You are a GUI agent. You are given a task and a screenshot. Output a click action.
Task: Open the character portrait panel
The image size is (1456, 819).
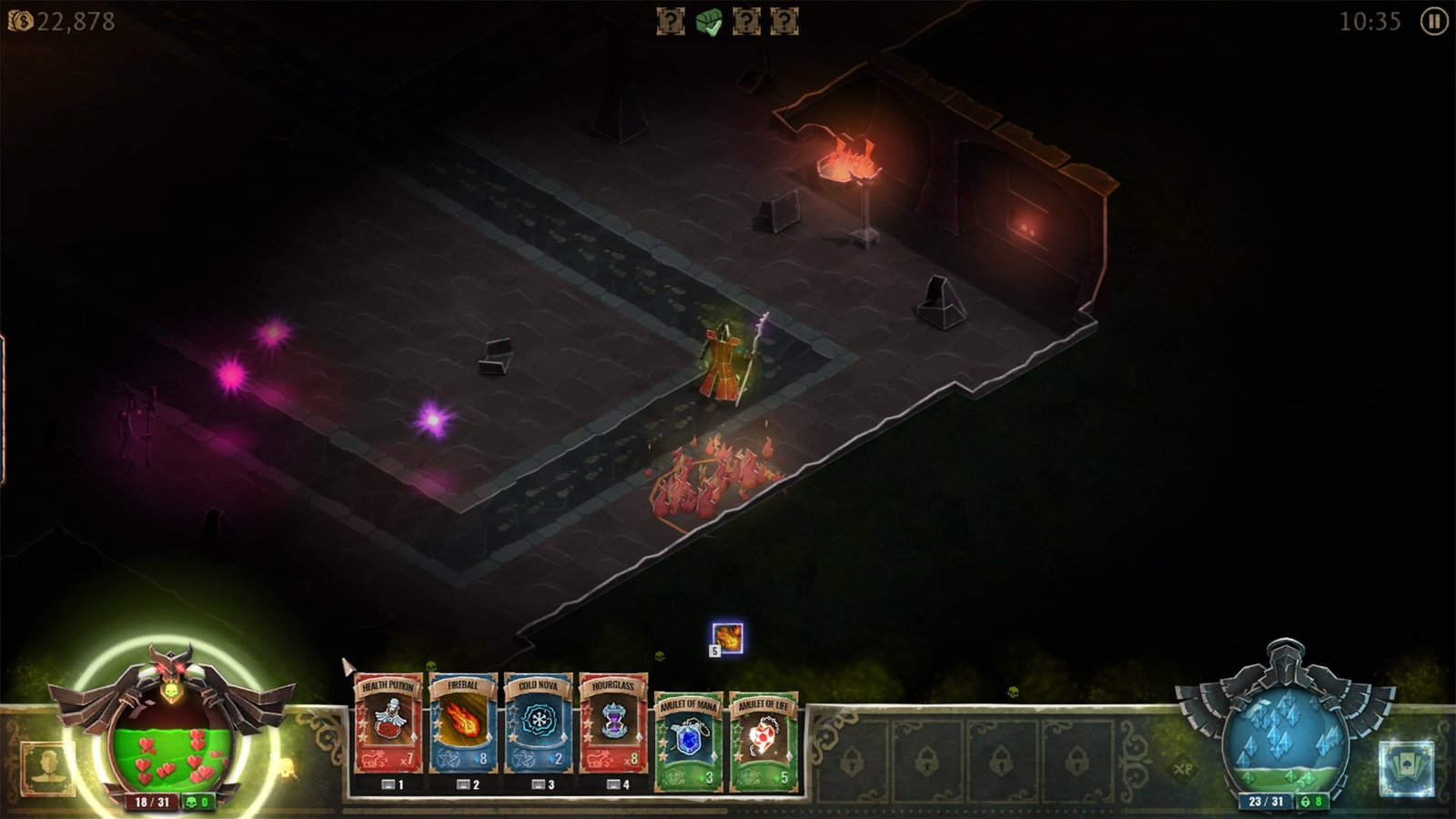[x=47, y=768]
